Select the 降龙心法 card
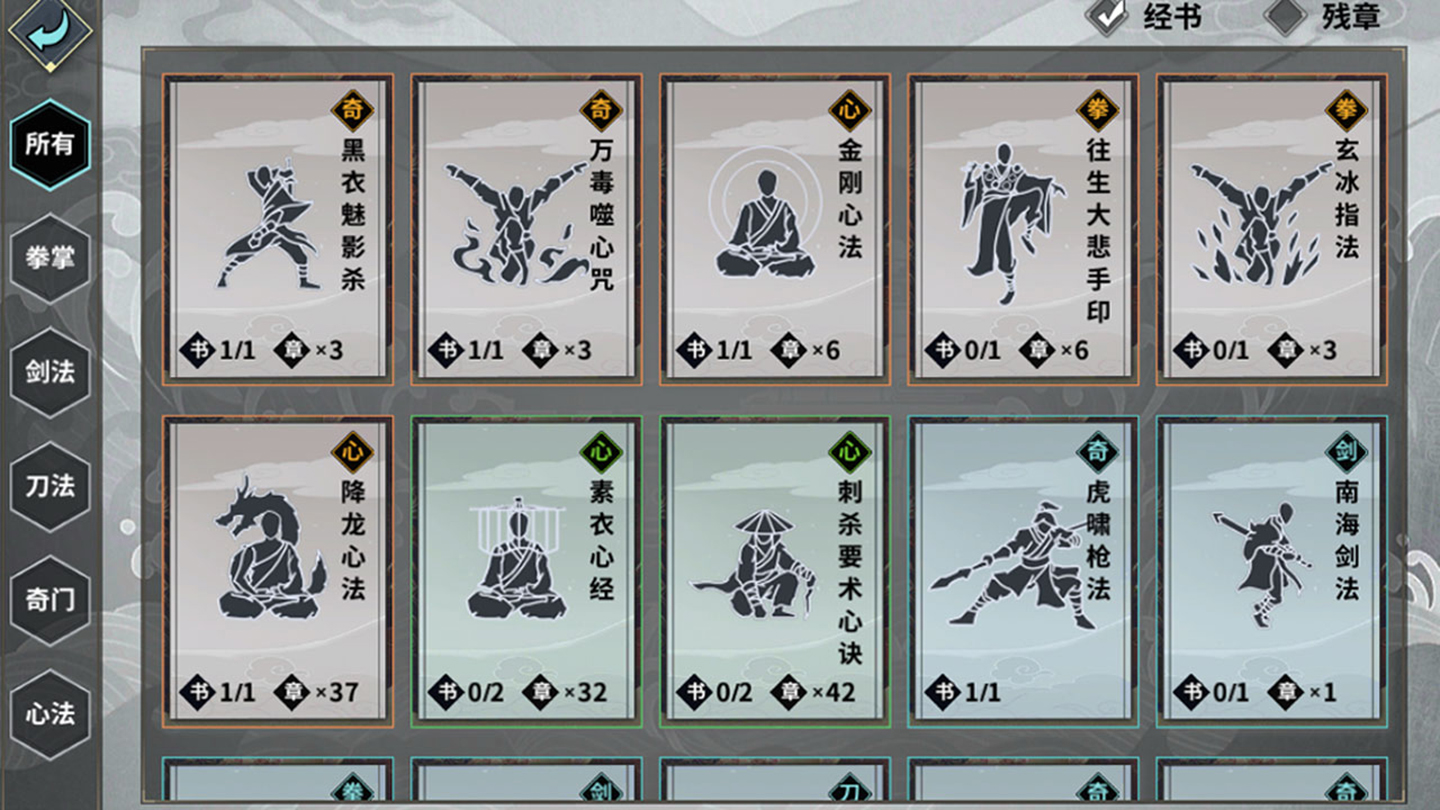 275,570
